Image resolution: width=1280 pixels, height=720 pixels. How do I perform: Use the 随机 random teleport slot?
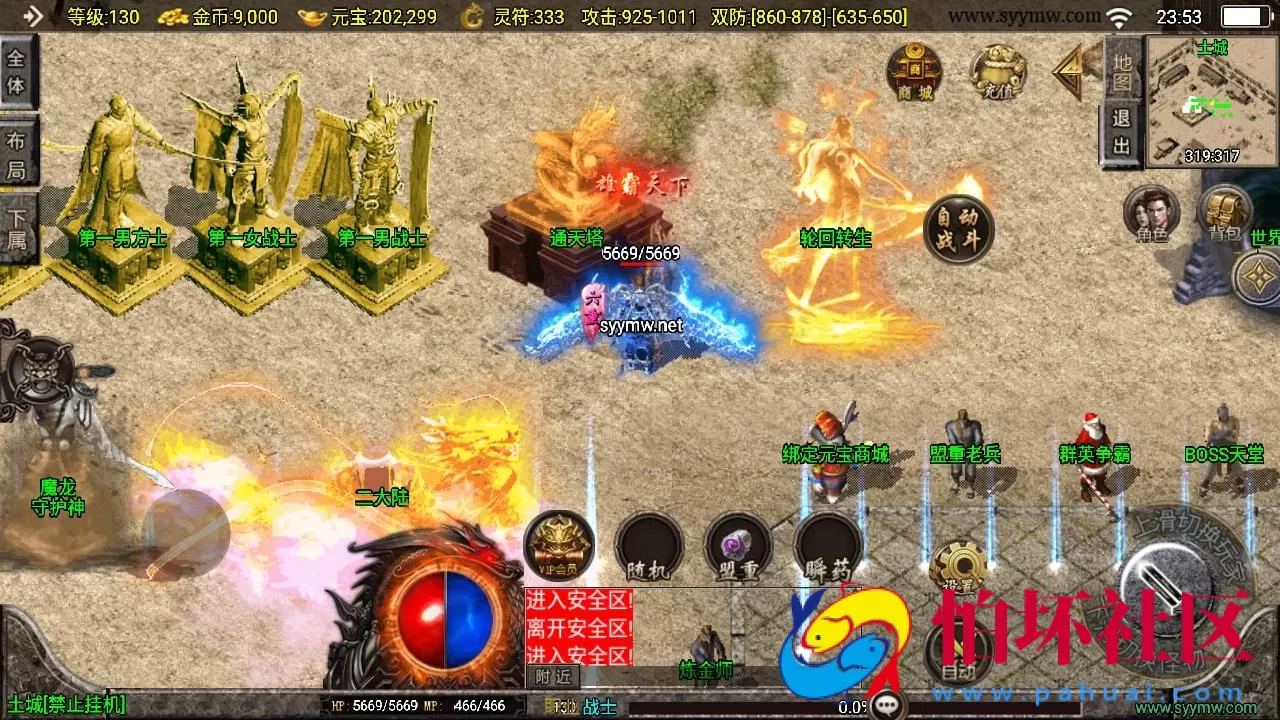[648, 547]
